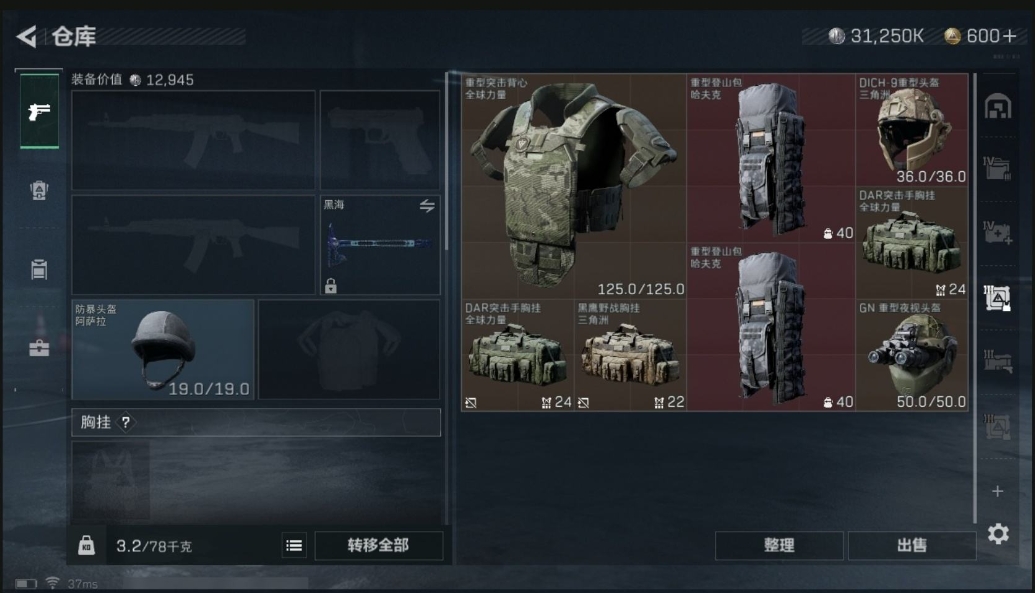The image size is (1035, 593).
Task: Select the pistol weapons tab
Action: point(40,111)
